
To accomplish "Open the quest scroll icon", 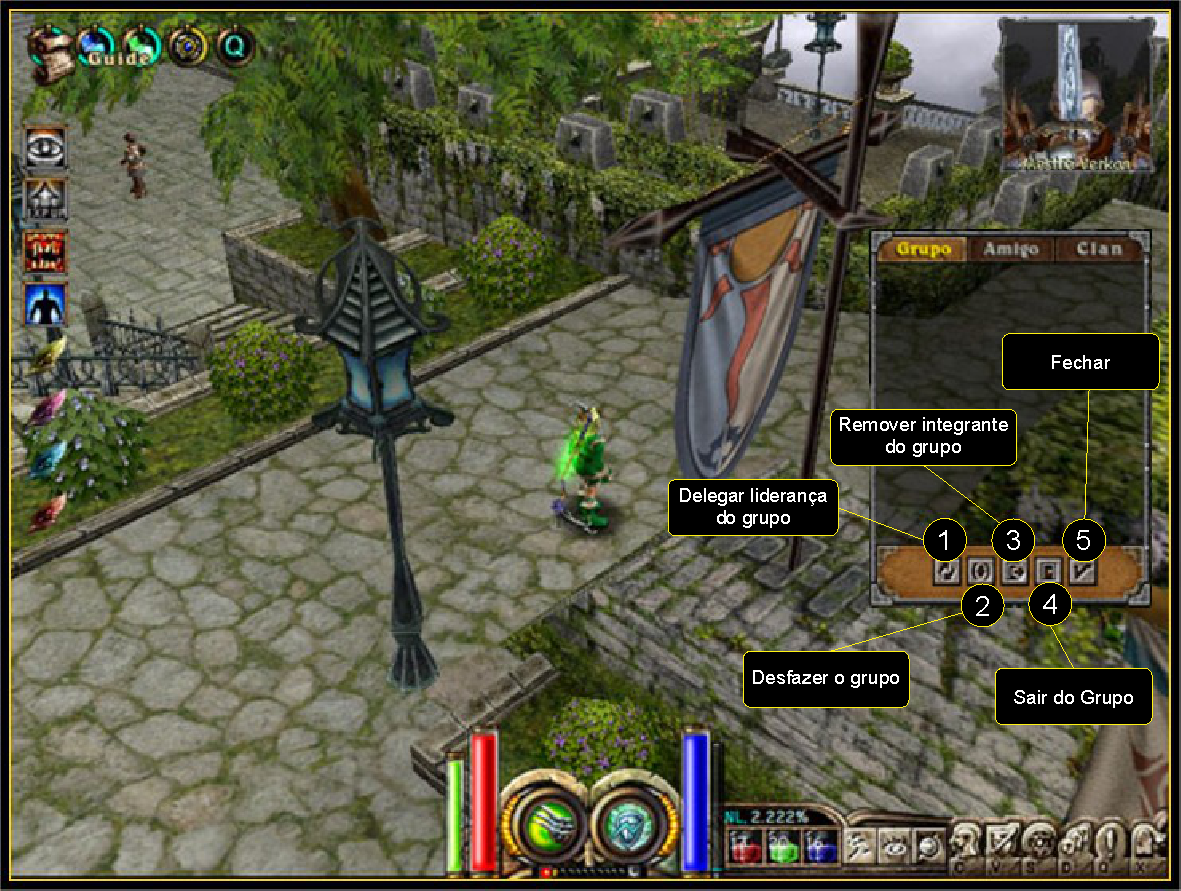I will coord(48,43).
